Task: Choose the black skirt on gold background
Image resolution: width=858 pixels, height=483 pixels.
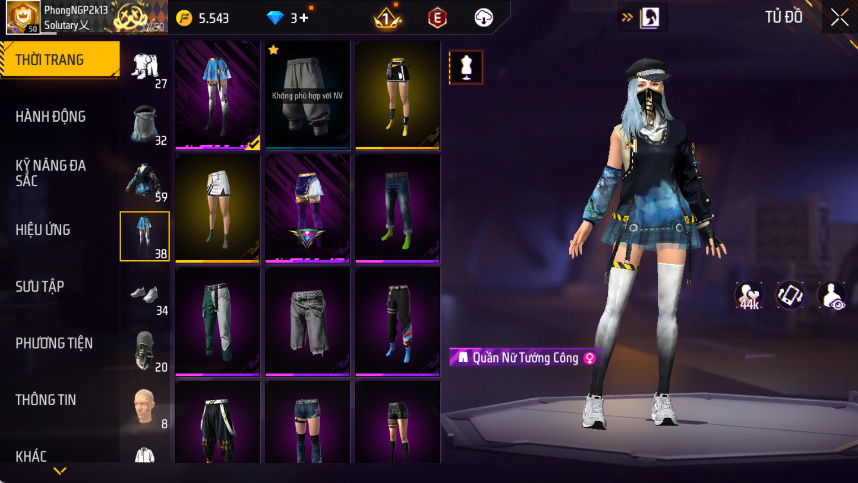Action: [398, 95]
